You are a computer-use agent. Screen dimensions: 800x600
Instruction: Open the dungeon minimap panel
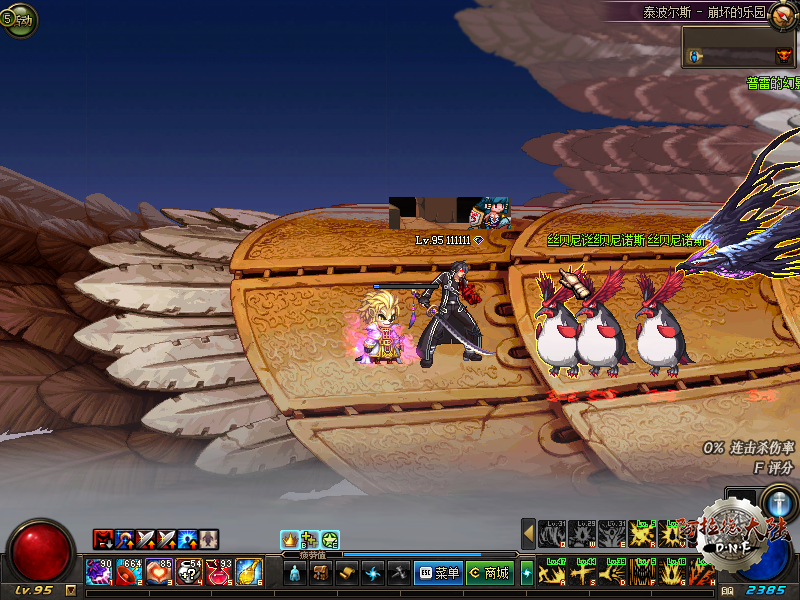tap(738, 48)
